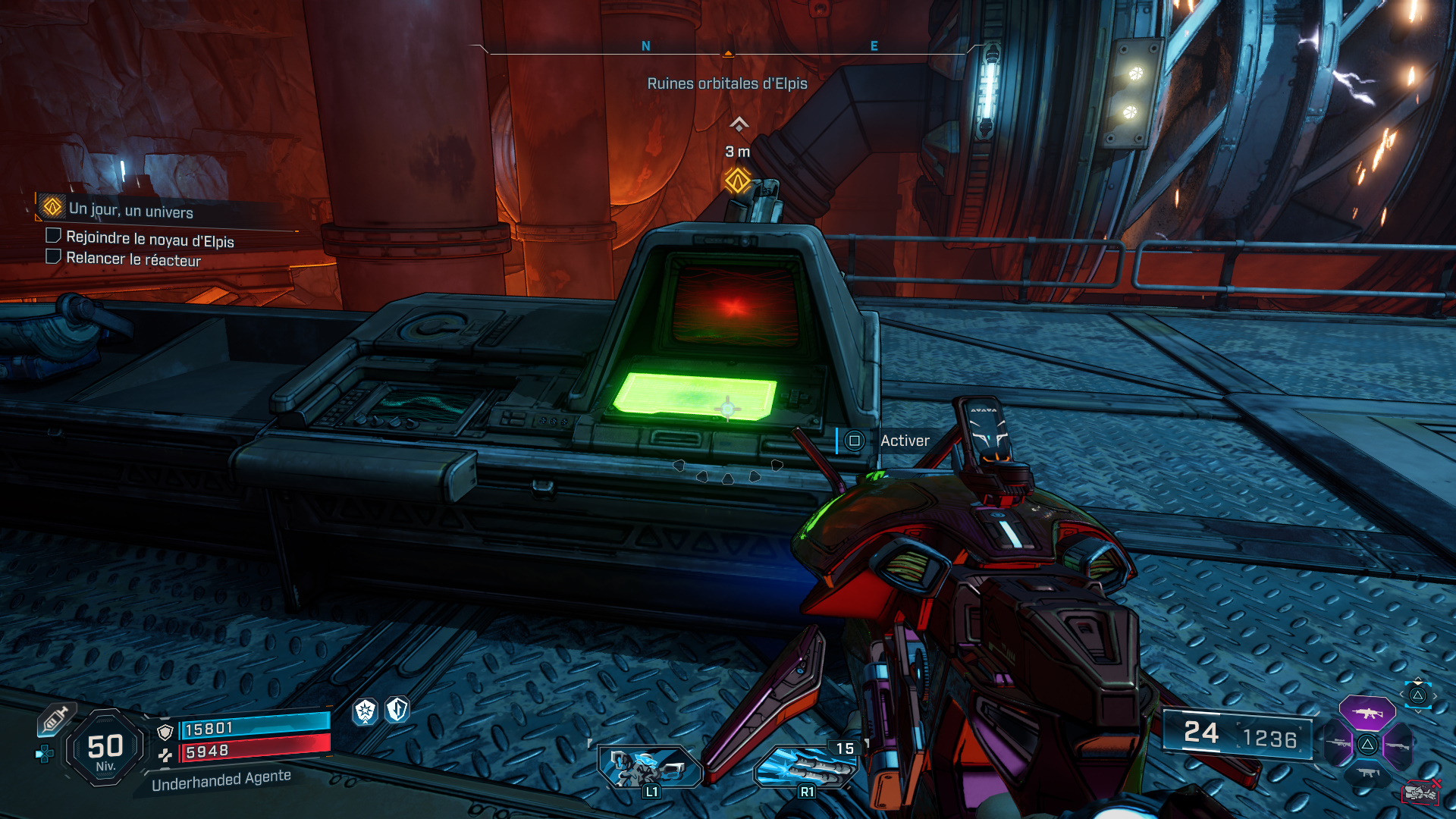
Task: Check the objective 'Rejoindre le noyau d'Elpis'
Action: (x=53, y=236)
